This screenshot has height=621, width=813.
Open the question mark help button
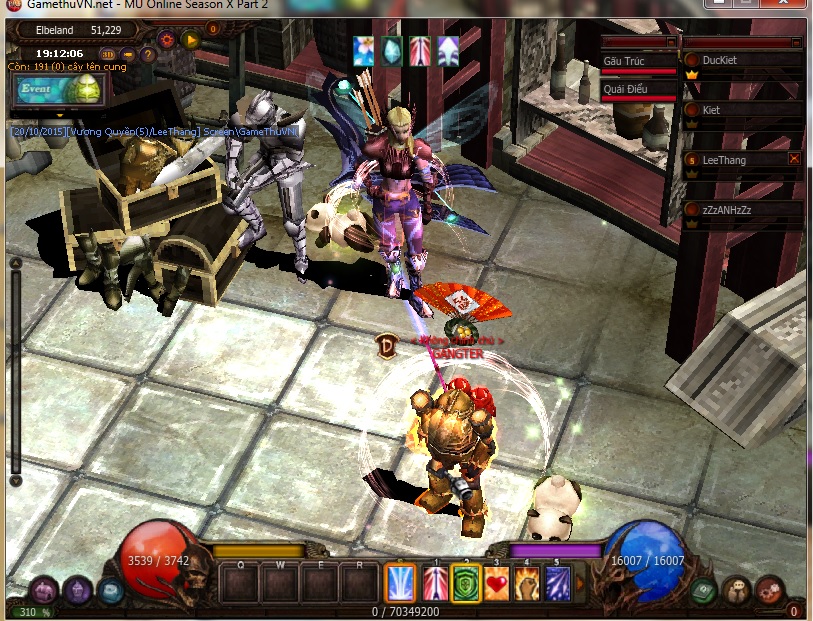pyautogui.click(x=147, y=54)
